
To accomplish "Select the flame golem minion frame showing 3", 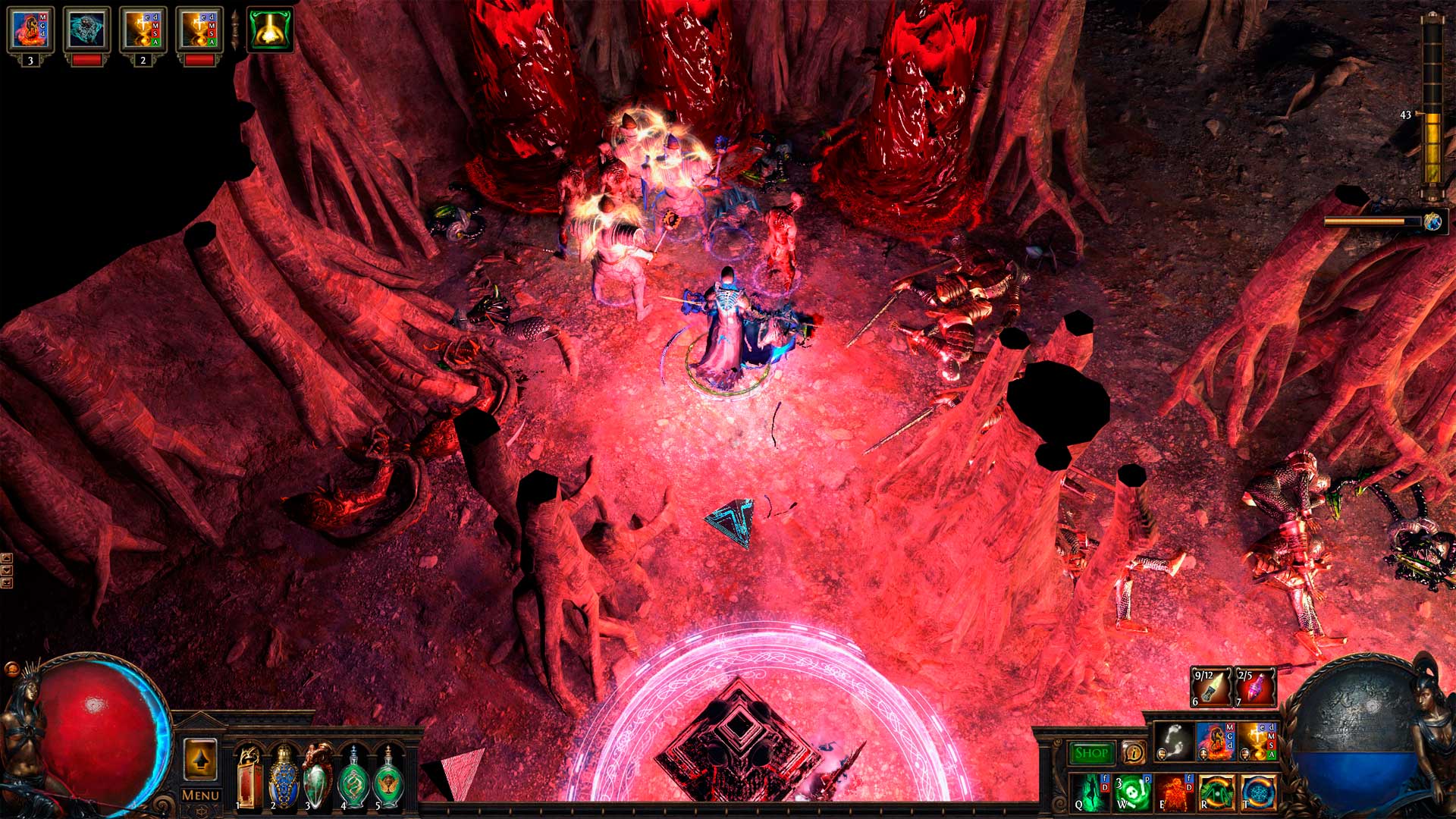I will (30, 30).
